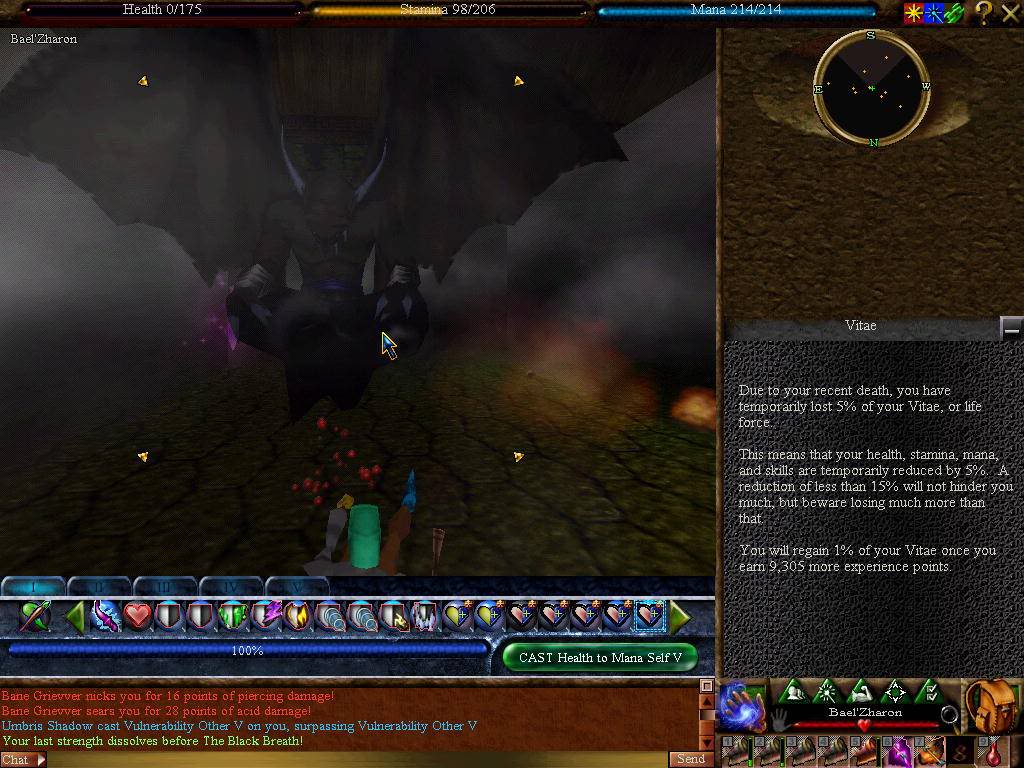This screenshot has width=1024, height=768.
Task: Select the red heart spell icon
Action: [137, 617]
